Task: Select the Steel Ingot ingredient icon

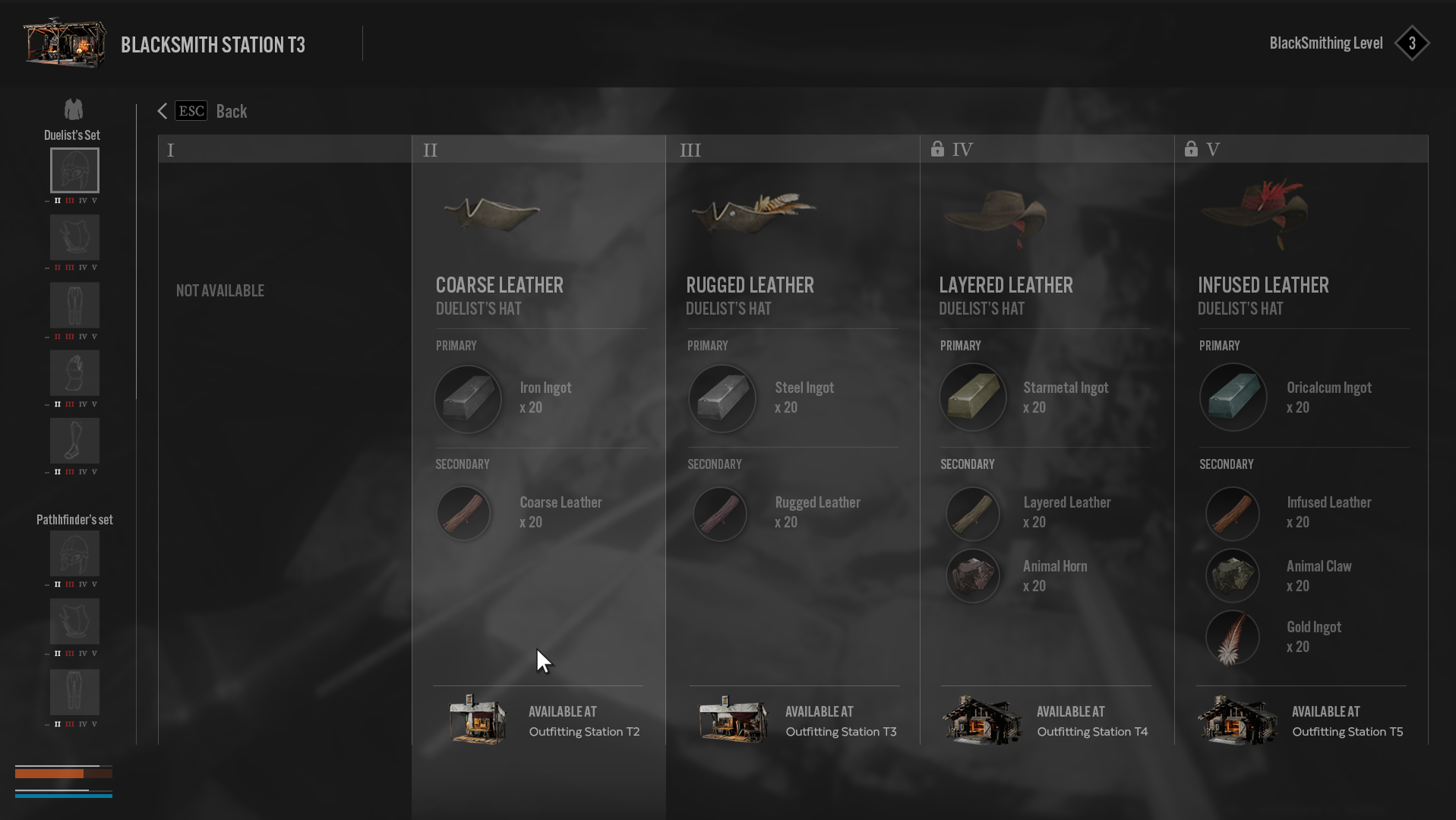Action: 722,398
